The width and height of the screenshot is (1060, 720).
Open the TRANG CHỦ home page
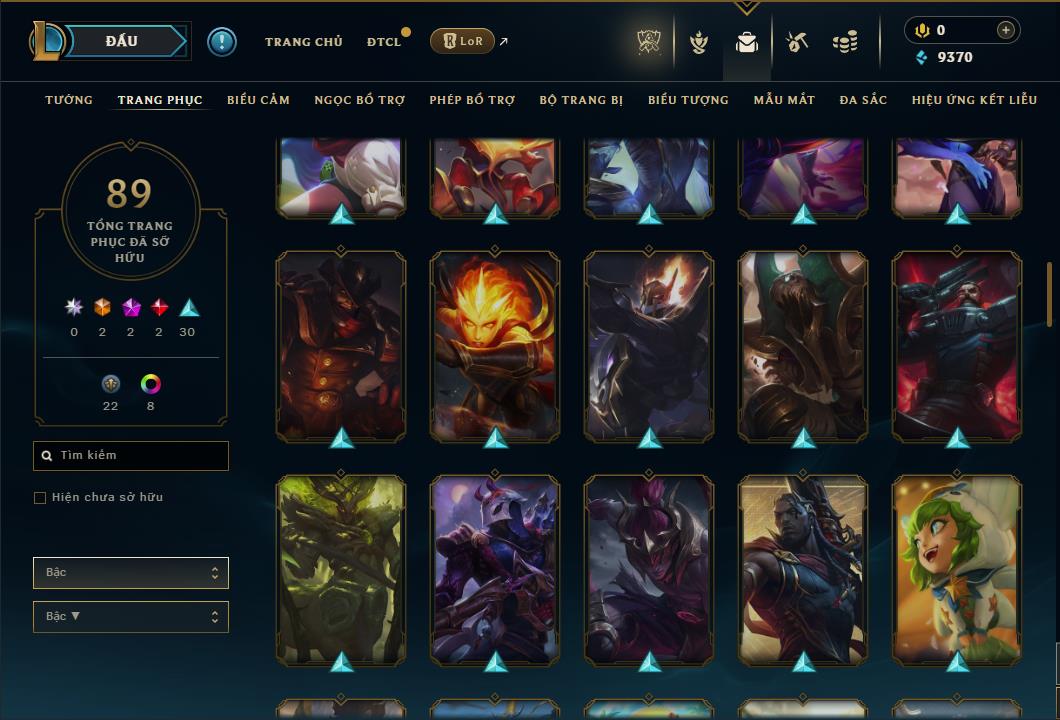[x=303, y=42]
